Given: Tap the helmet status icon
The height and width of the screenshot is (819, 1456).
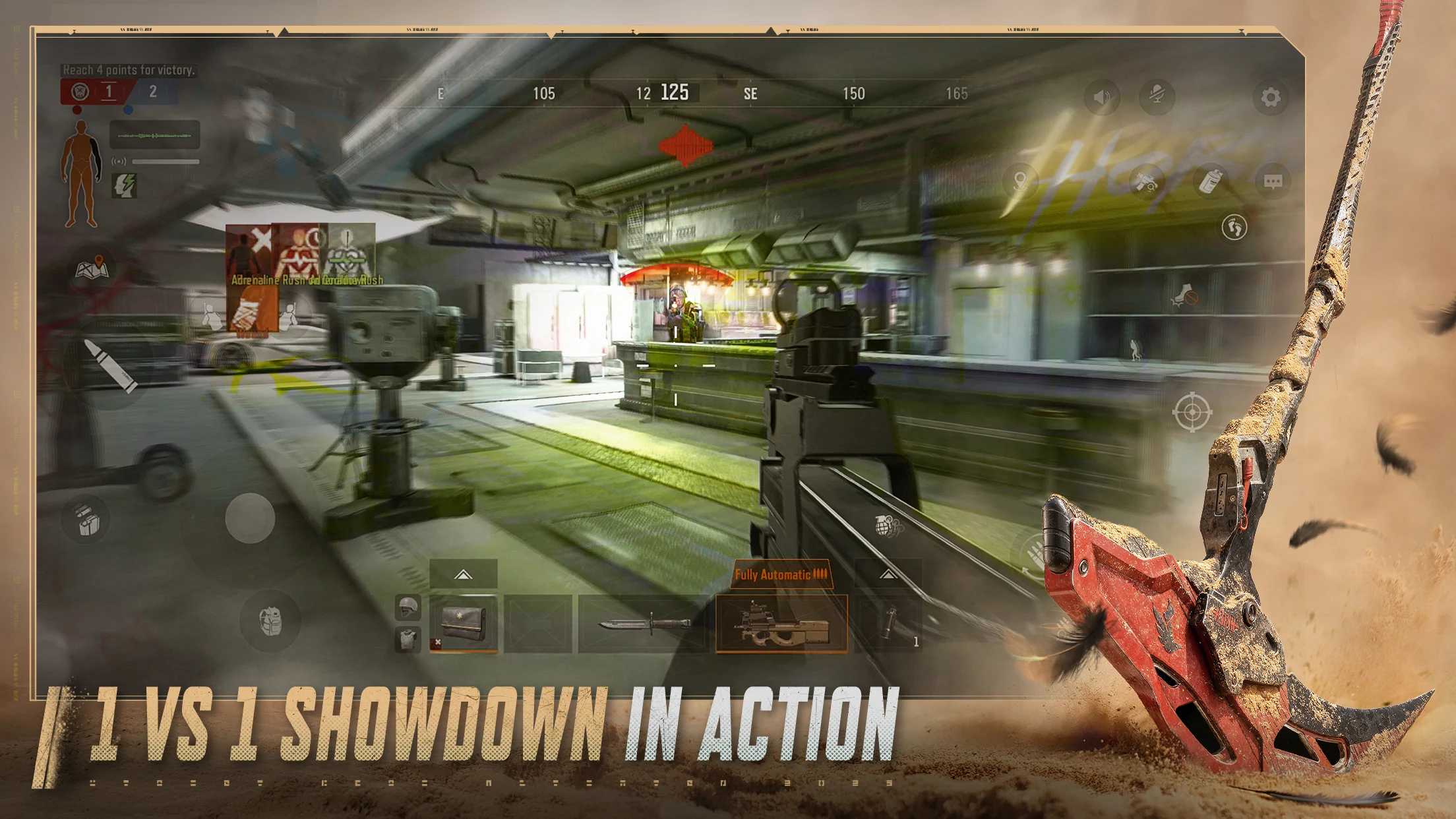Looking at the screenshot, I should [x=408, y=607].
